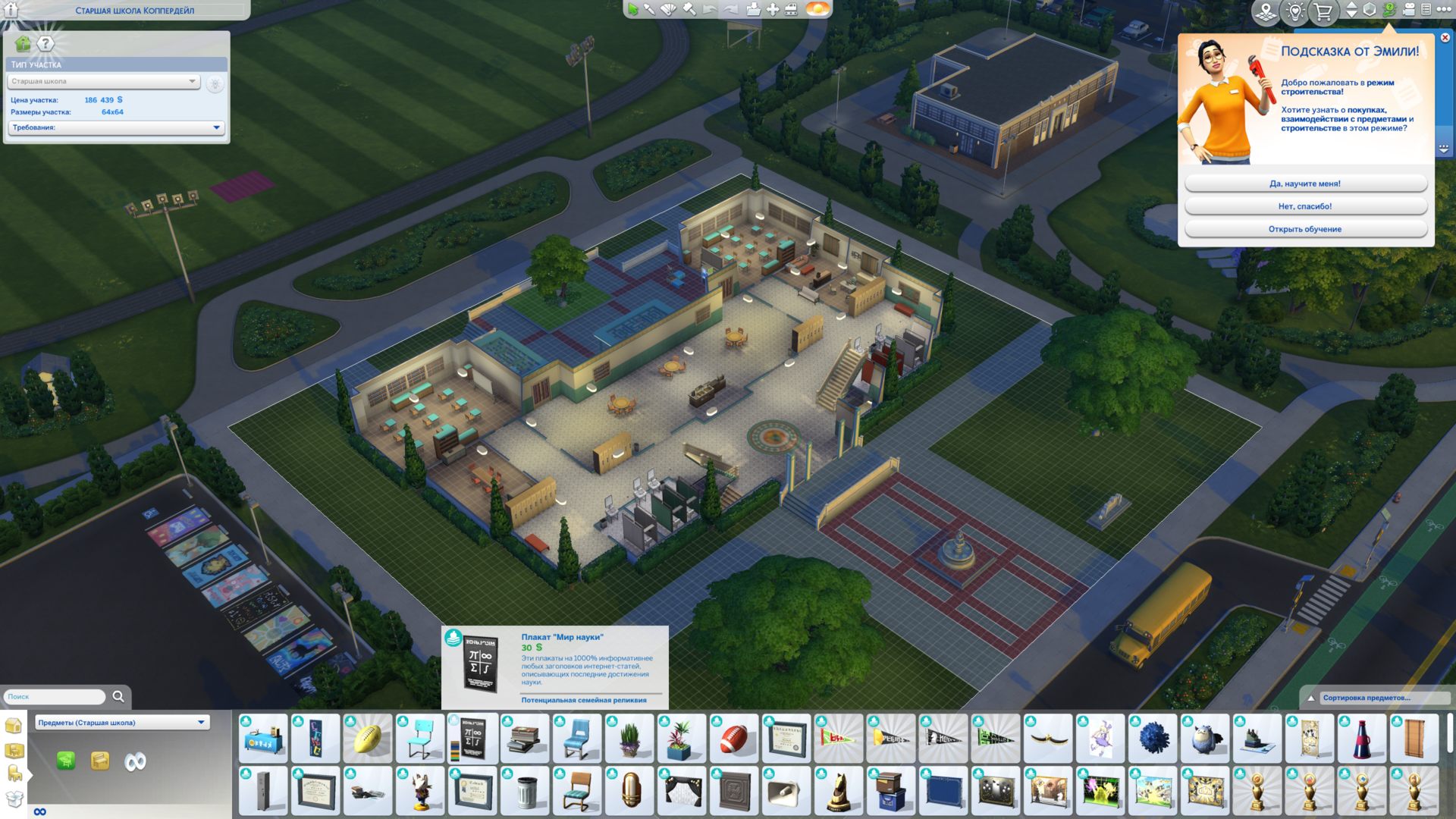Close Emily's hint popup
The width and height of the screenshot is (1456, 819).
point(1445,38)
